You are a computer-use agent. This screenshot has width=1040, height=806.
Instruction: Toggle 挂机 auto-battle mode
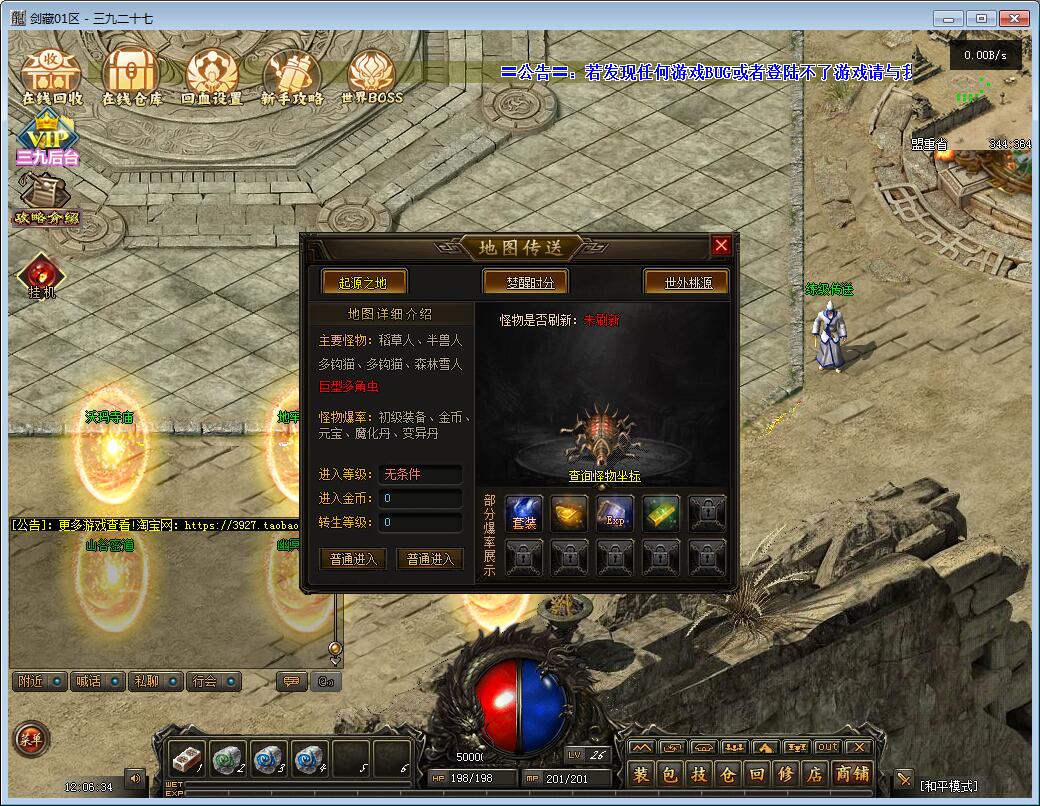point(42,277)
